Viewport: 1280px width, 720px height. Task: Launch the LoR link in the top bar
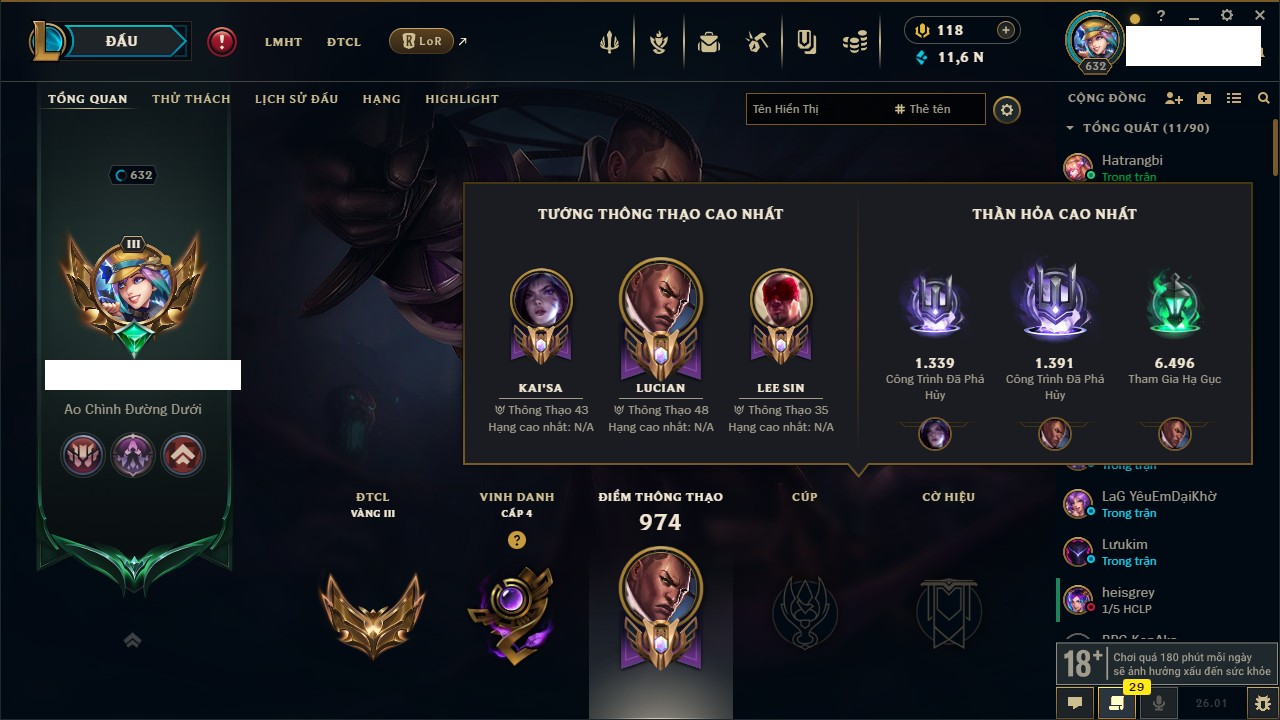tap(421, 41)
